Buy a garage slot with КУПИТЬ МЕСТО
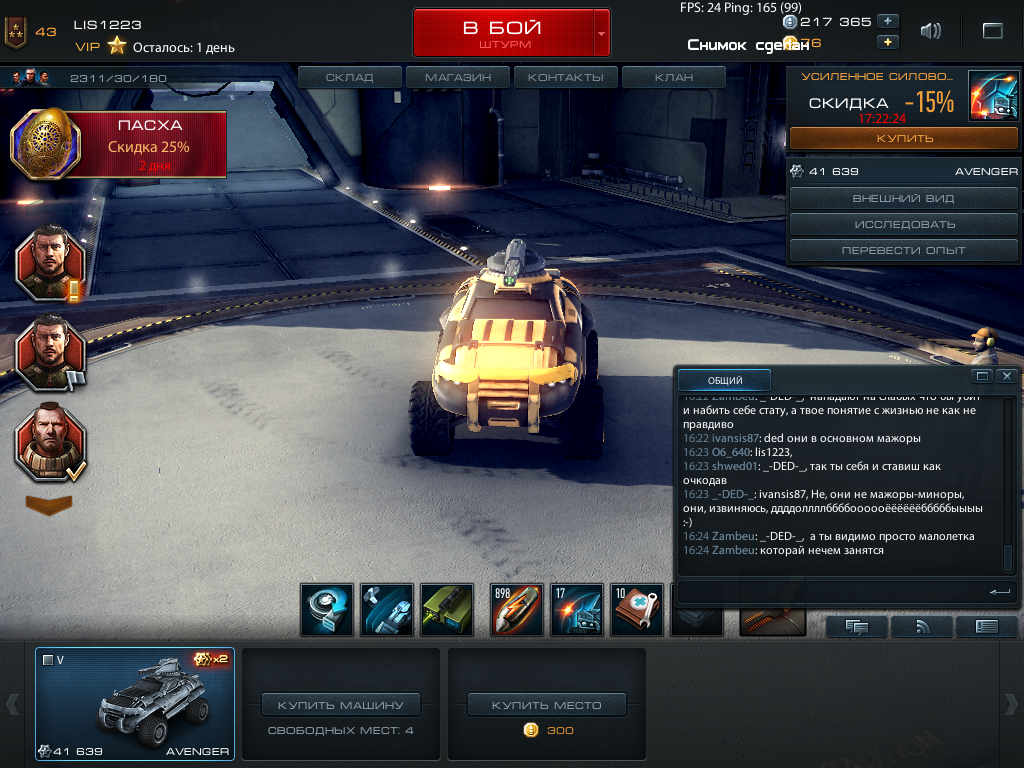 tap(547, 705)
